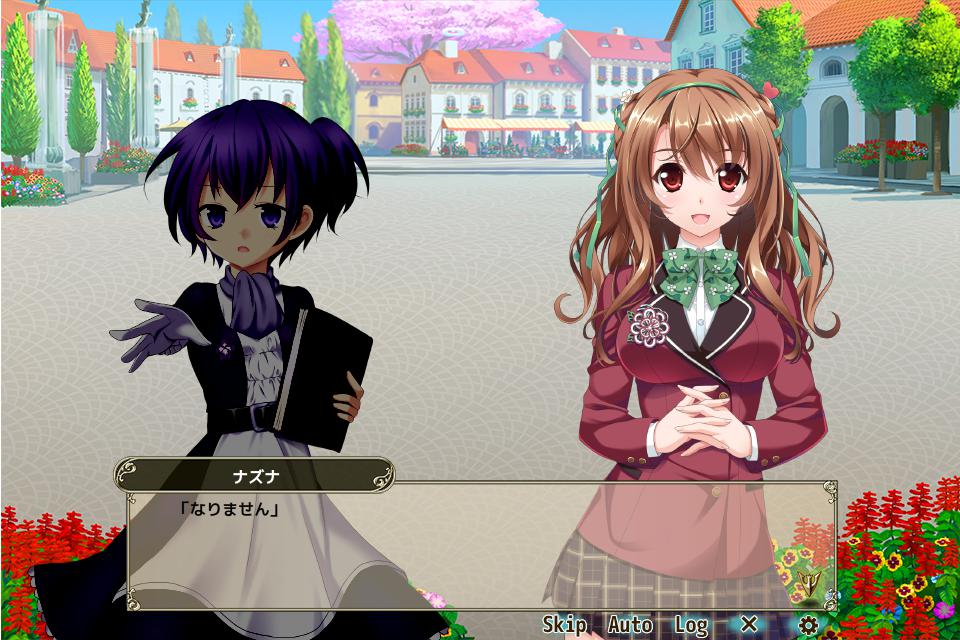Hide the dialogue box with X
This screenshot has width=960, height=640.
(749, 625)
